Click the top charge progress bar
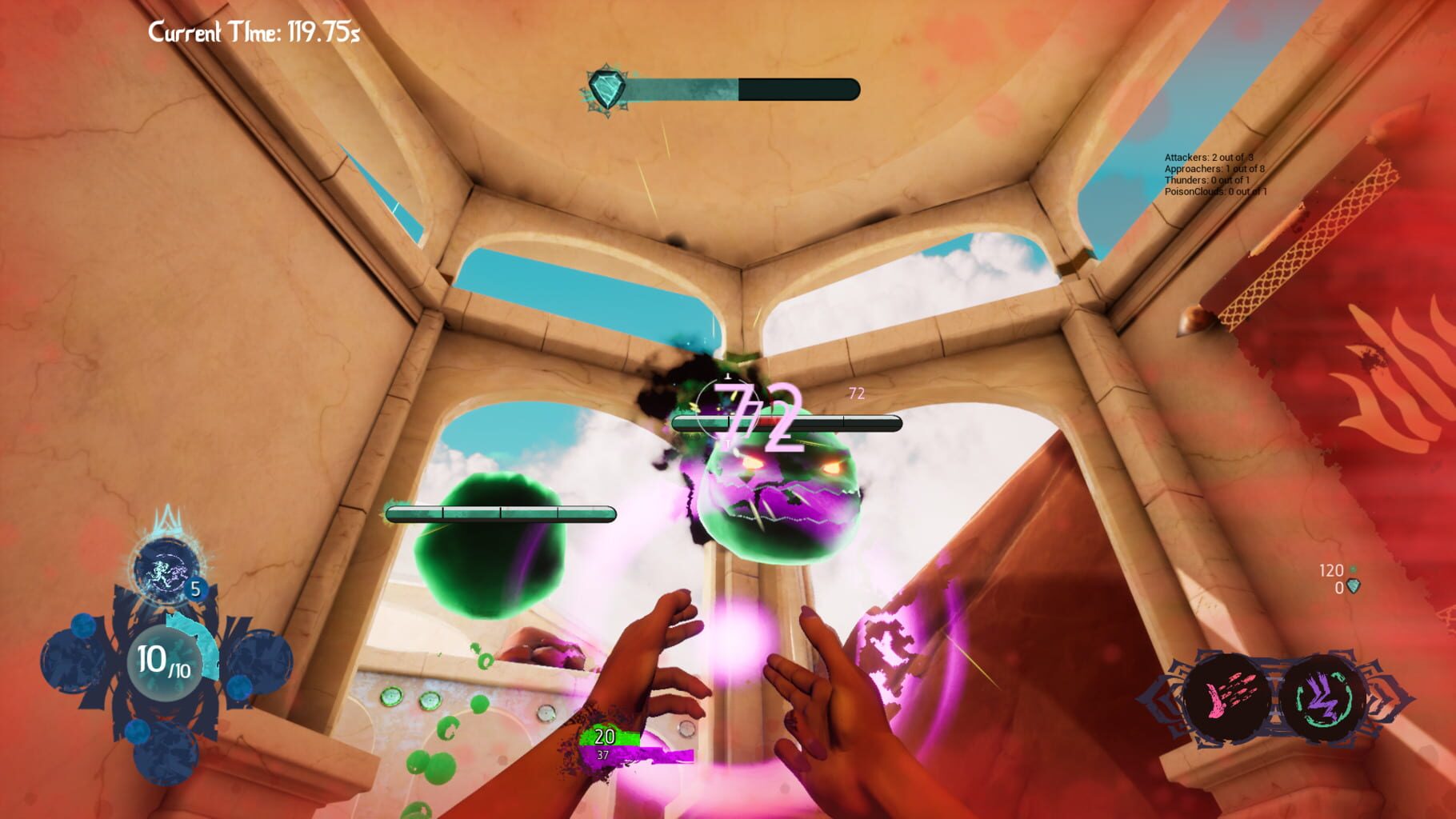Viewport: 1456px width, 819px height. pyautogui.click(x=744, y=90)
